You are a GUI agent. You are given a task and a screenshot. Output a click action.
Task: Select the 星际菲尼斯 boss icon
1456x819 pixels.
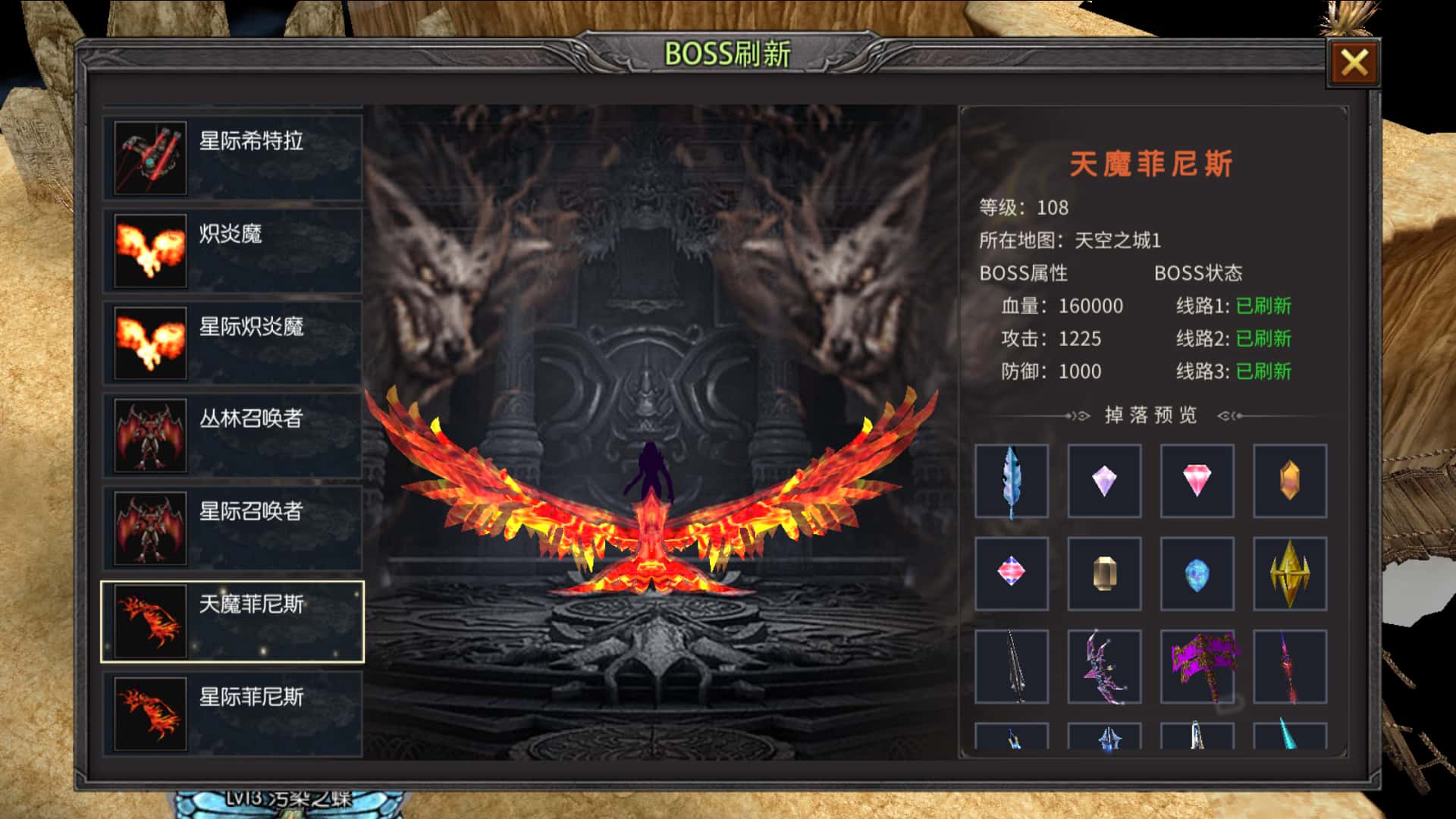[x=150, y=709]
